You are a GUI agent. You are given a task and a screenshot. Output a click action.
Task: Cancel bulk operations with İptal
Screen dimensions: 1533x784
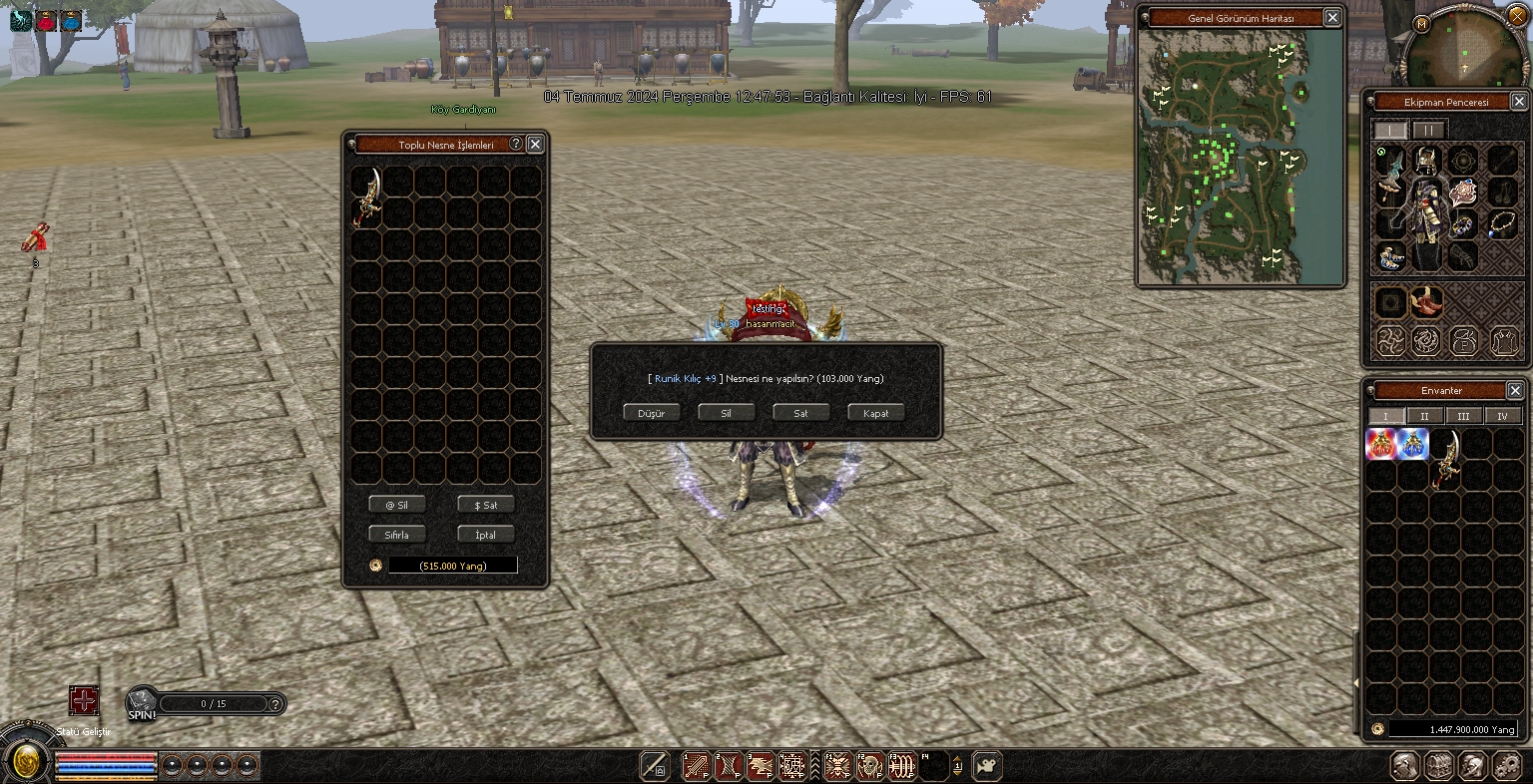point(485,535)
